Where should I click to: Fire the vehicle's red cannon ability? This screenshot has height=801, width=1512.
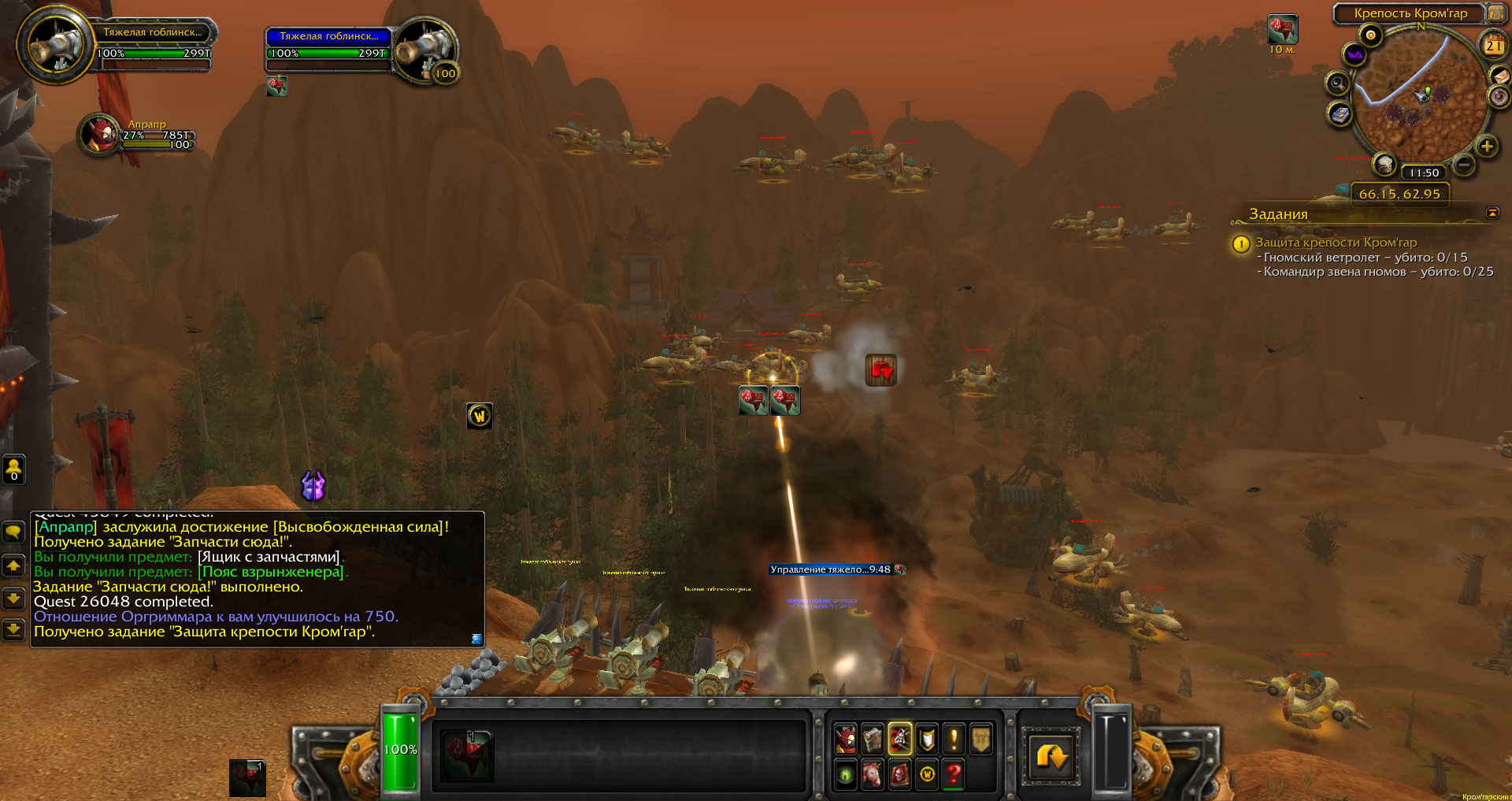click(466, 755)
